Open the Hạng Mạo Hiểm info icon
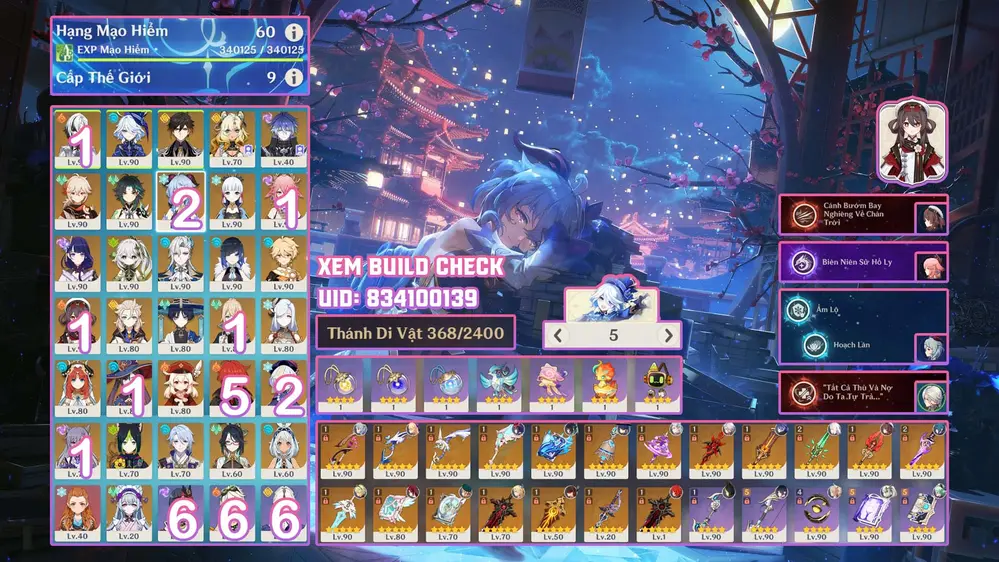 pyautogui.click(x=294, y=32)
